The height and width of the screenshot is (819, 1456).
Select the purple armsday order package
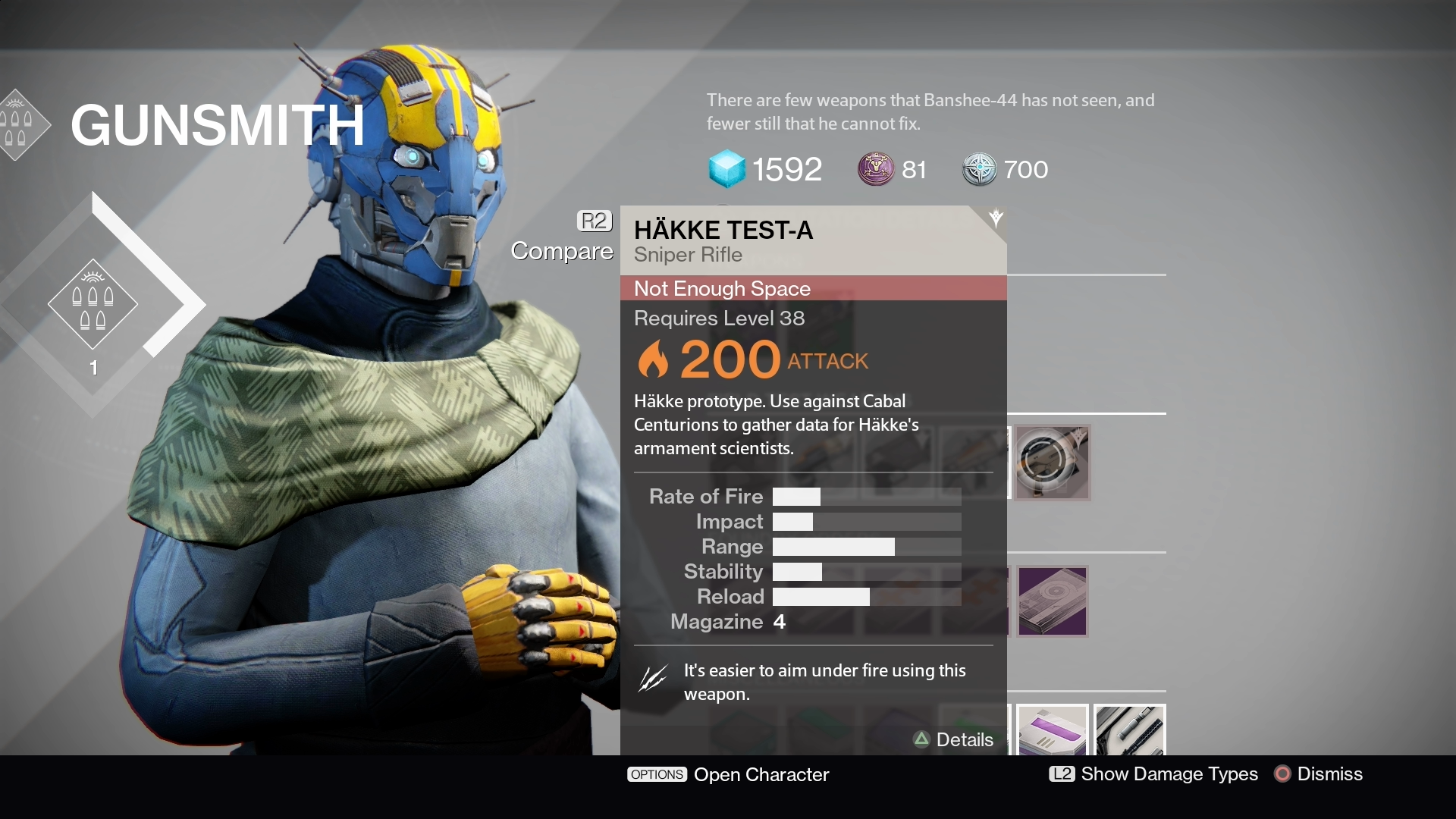1052,601
